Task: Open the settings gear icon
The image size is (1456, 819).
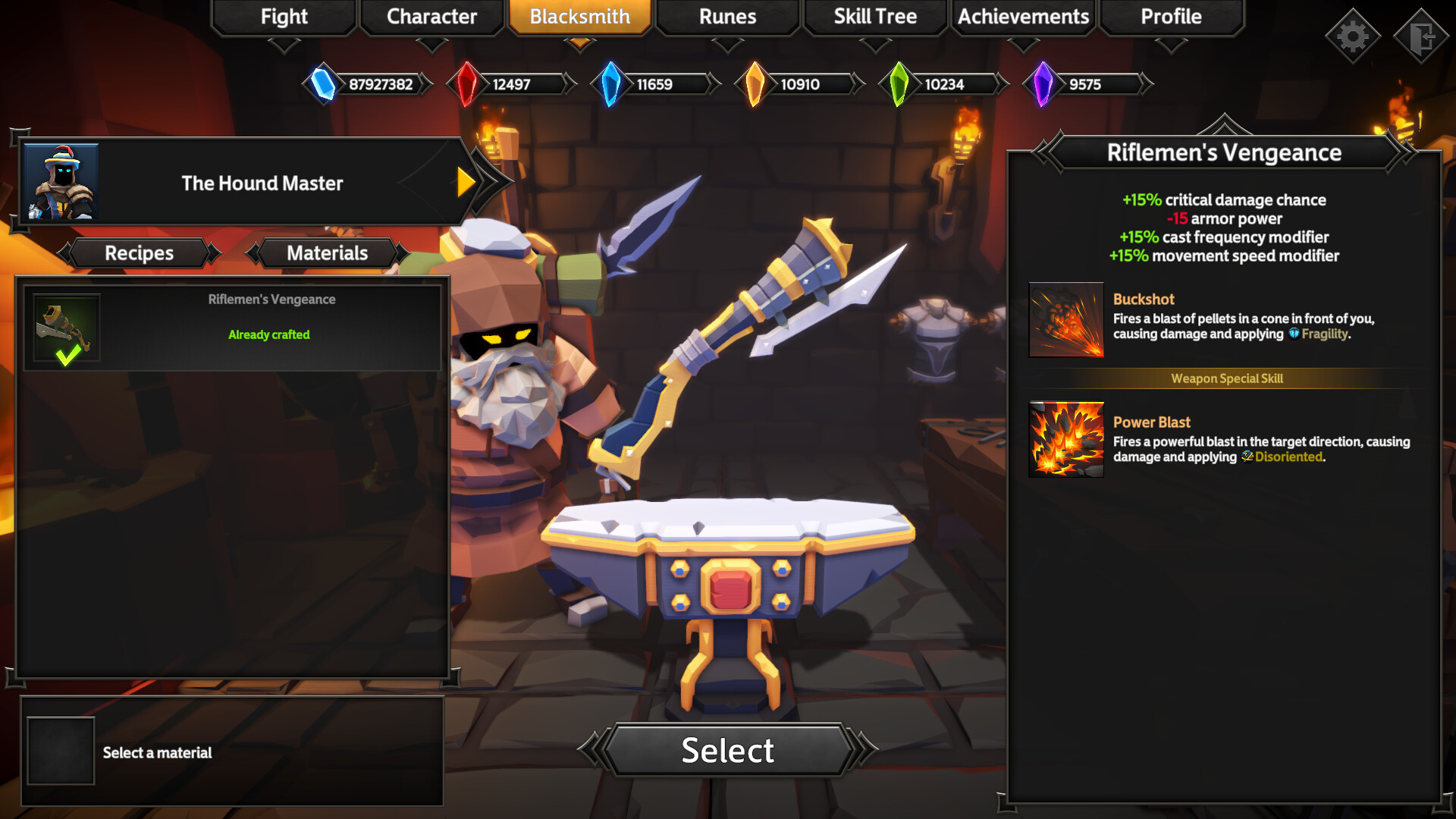Action: point(1352,34)
